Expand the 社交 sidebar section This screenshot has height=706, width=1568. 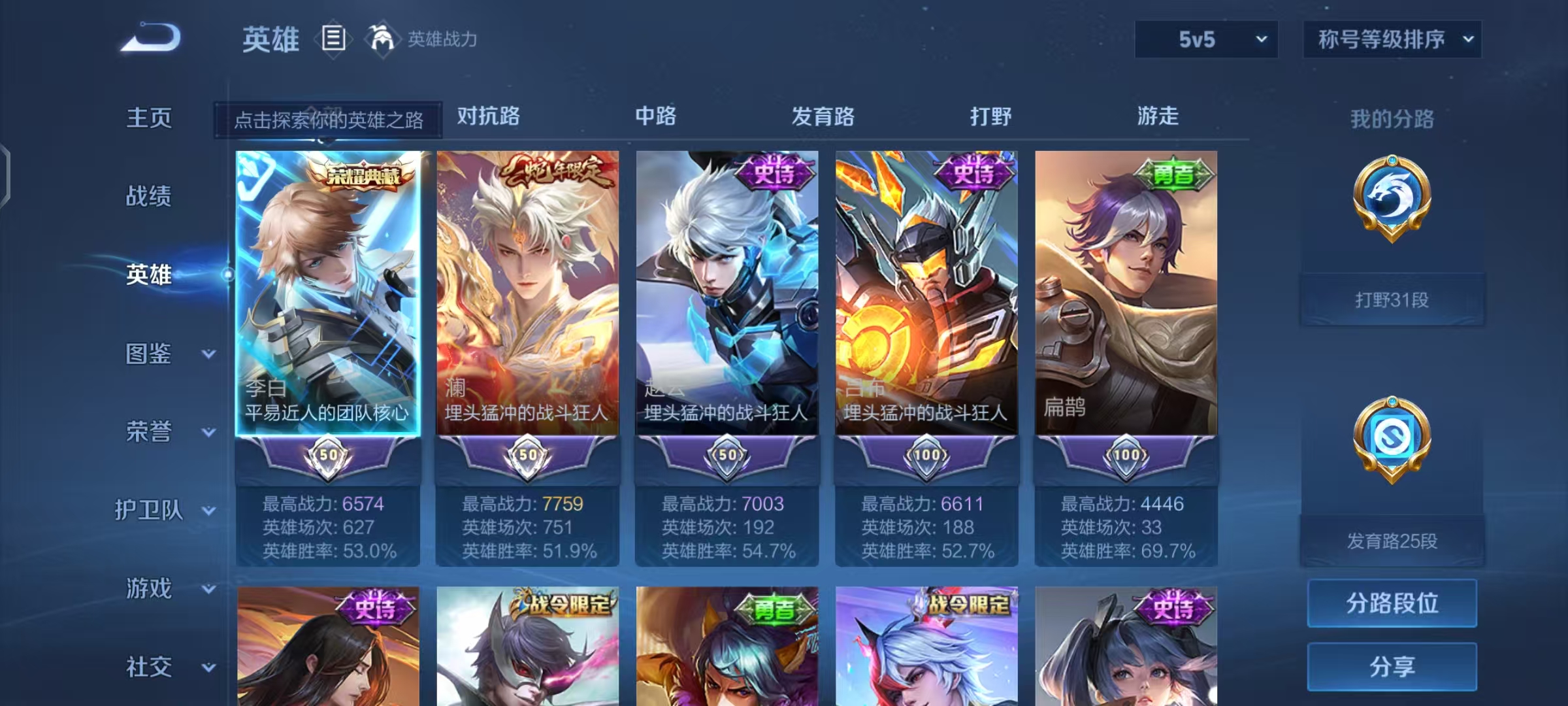click(157, 667)
